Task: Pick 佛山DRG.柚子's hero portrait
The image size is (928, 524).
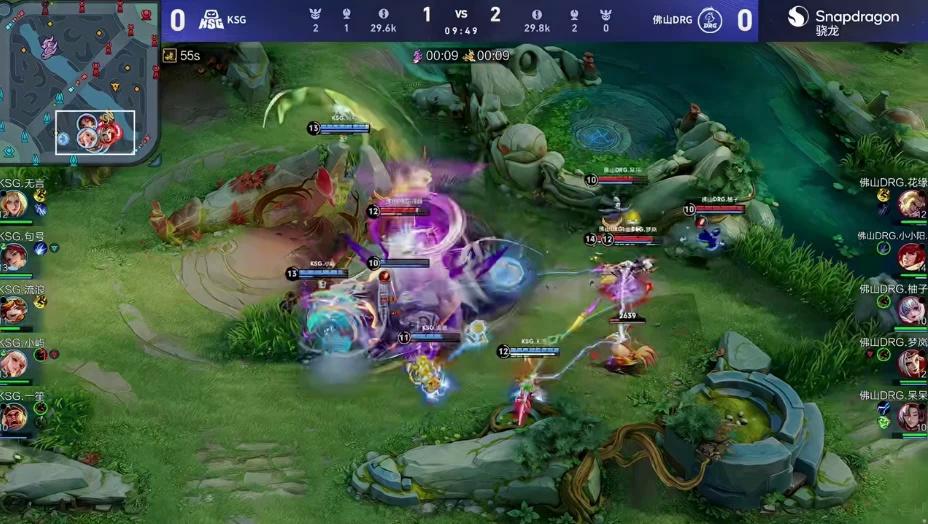Action: coord(912,310)
